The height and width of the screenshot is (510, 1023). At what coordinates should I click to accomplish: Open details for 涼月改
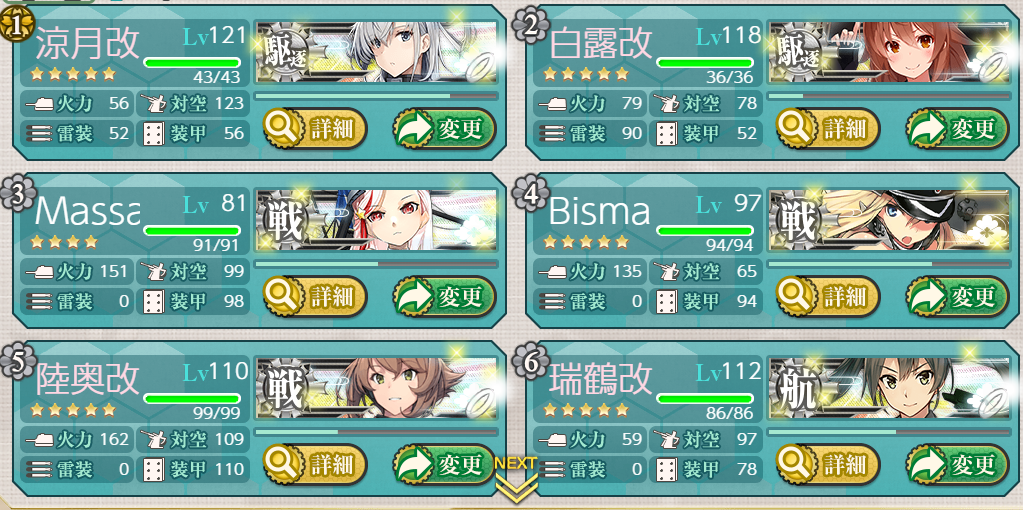315,128
